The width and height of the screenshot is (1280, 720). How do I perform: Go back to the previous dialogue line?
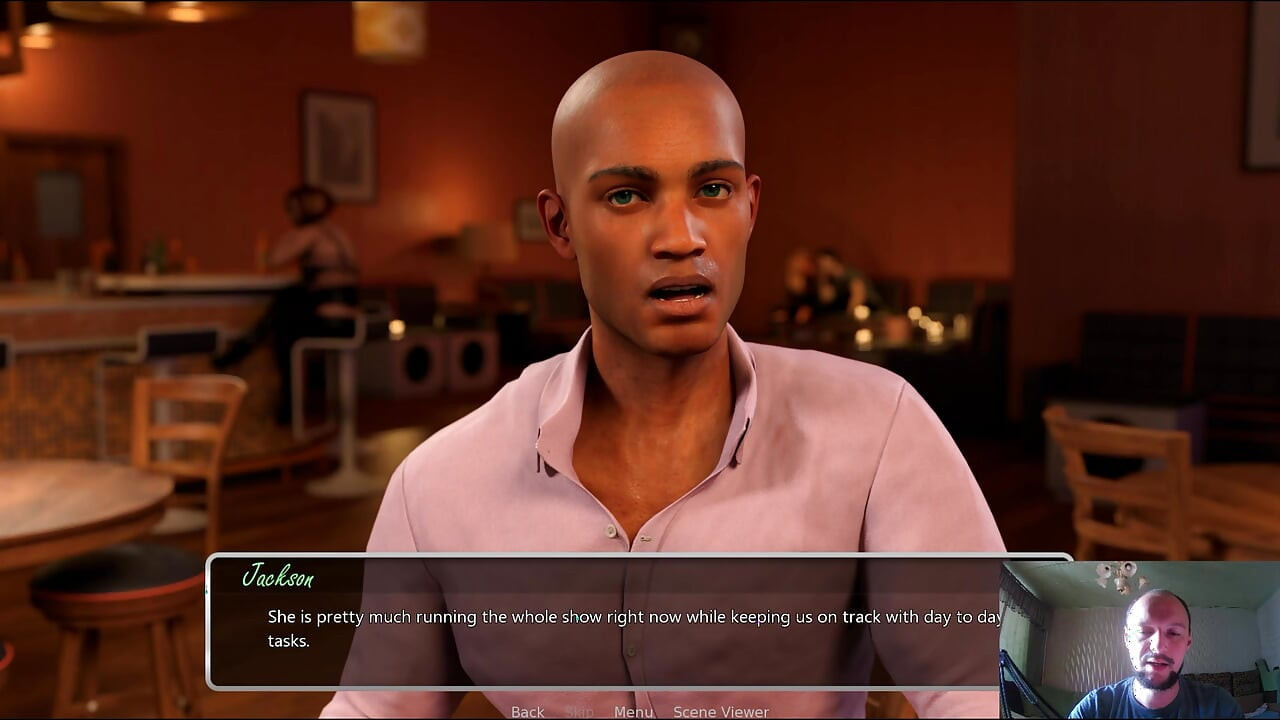pos(527,712)
